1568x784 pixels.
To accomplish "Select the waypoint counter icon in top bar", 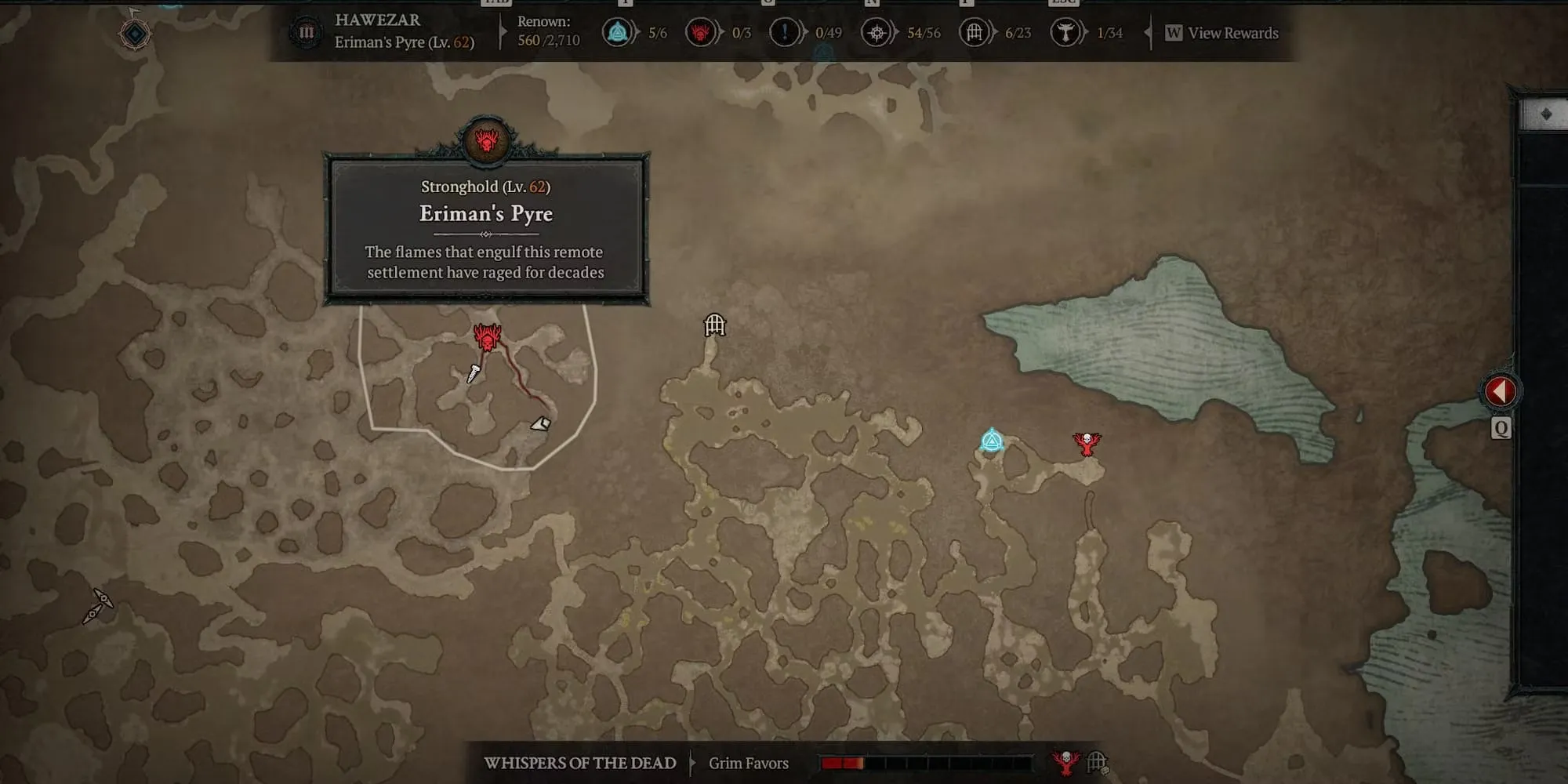I will (618, 33).
